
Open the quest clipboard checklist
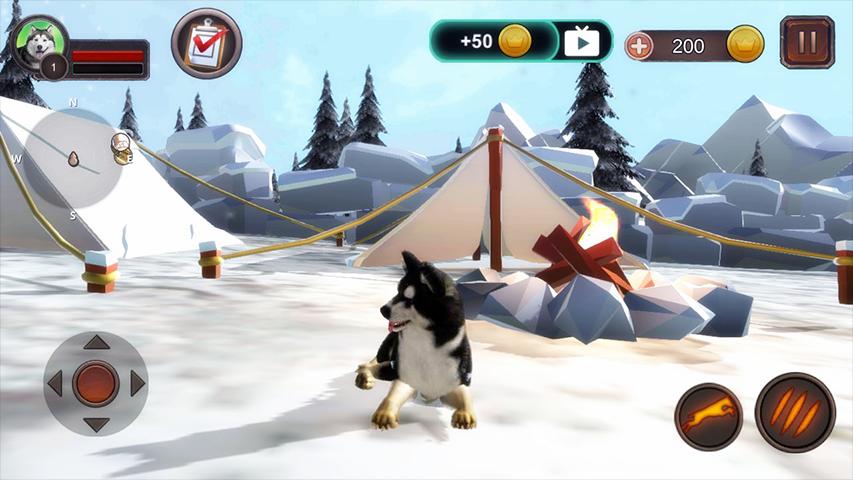207,43
